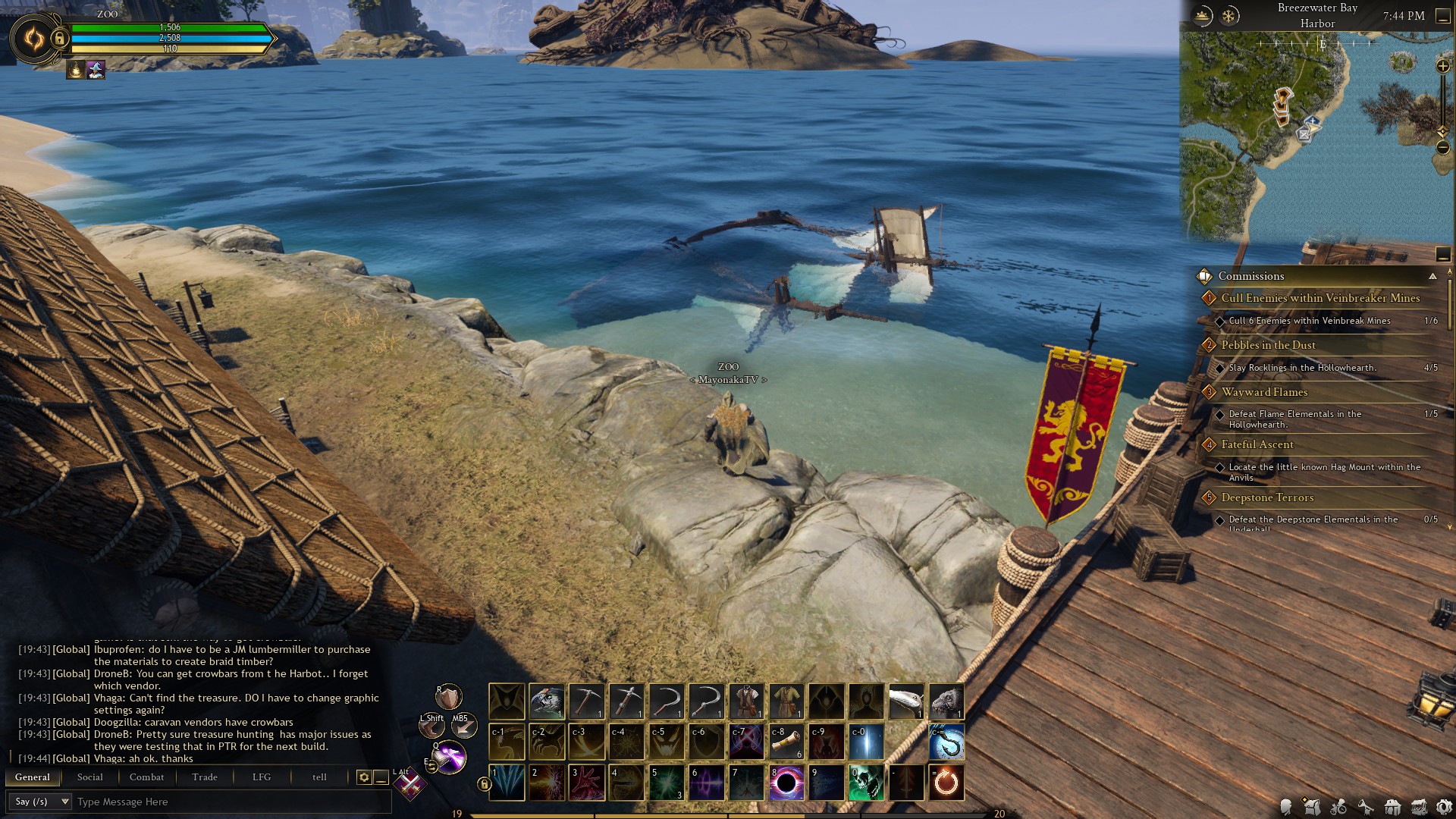The image size is (1456, 819).
Task: Switch to the LFG chat tab
Action: click(x=262, y=777)
